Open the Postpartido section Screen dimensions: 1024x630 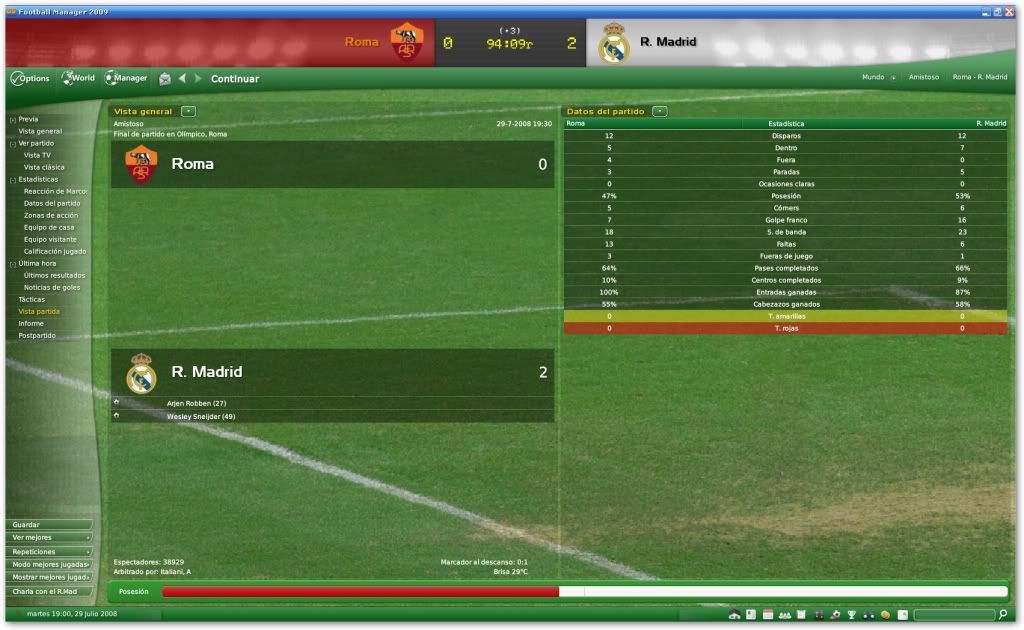pyautogui.click(x=37, y=335)
